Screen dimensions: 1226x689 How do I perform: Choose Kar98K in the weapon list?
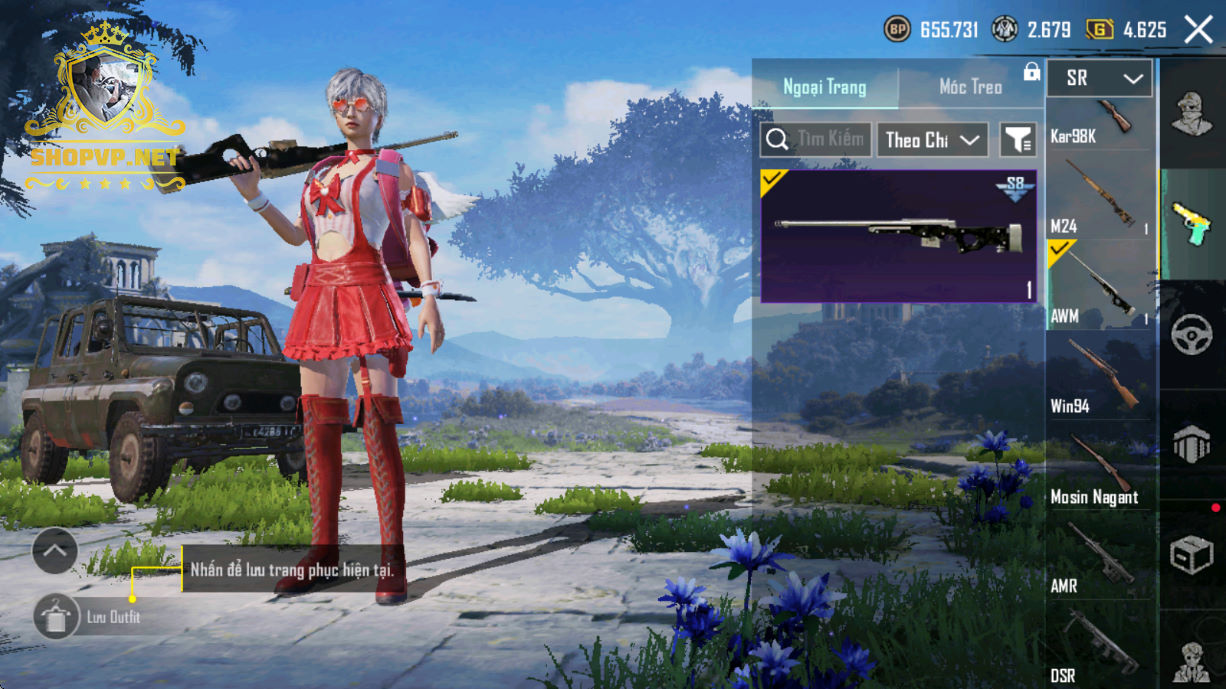[1100, 122]
